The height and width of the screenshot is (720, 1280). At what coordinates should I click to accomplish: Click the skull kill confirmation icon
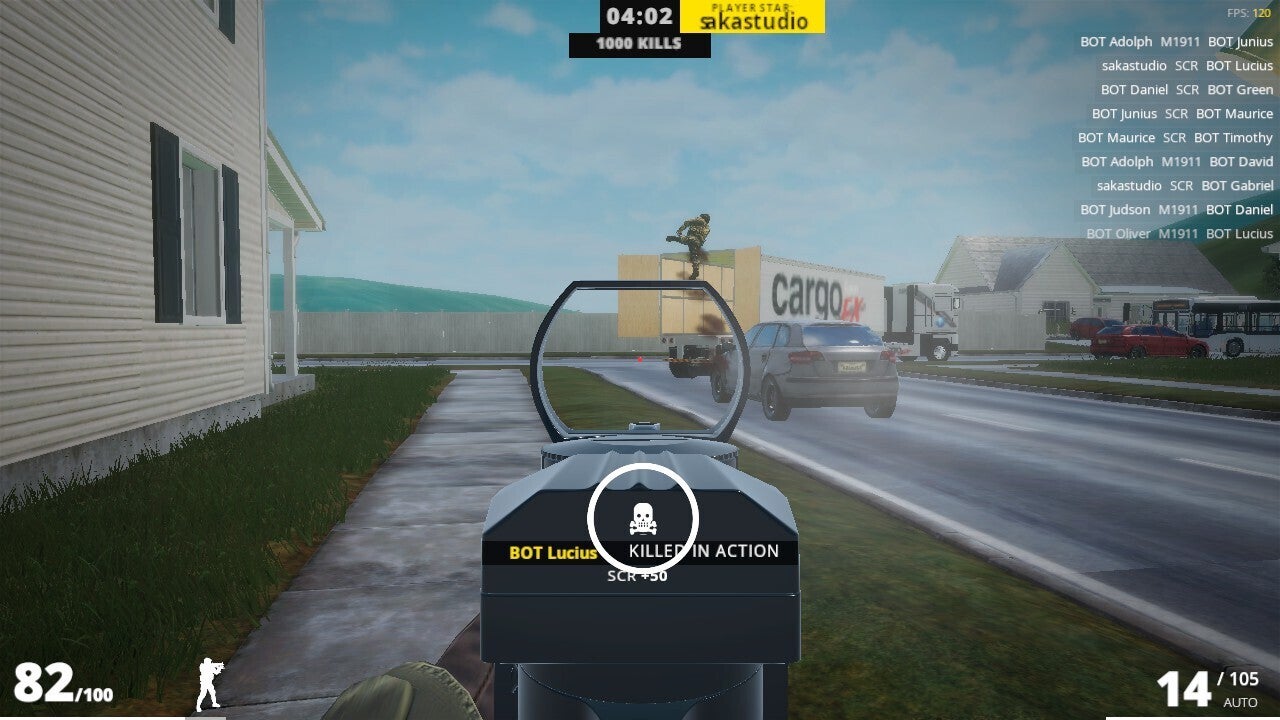(x=642, y=518)
